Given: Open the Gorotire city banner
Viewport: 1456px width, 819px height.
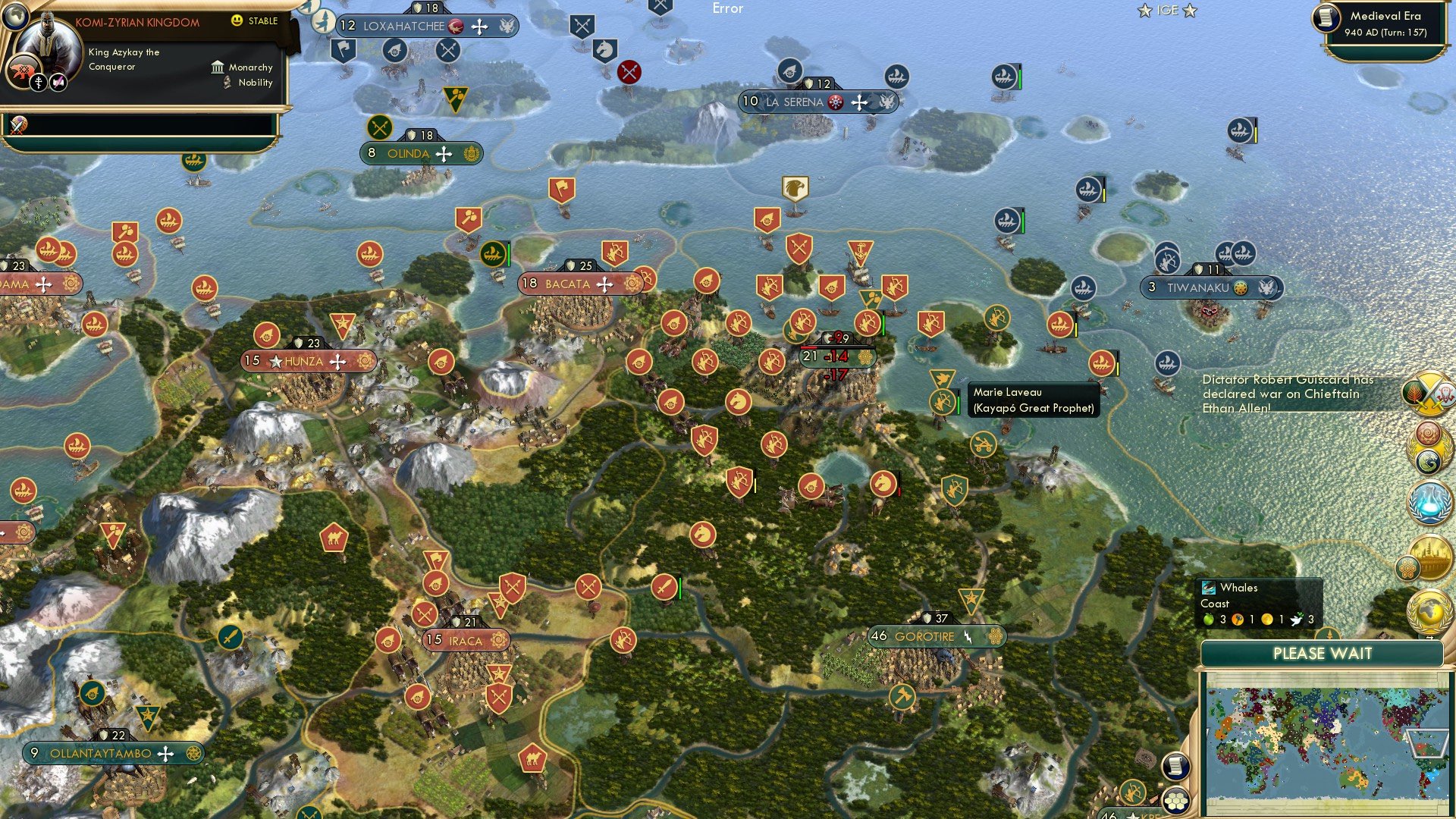Looking at the screenshot, I should coord(927,636).
